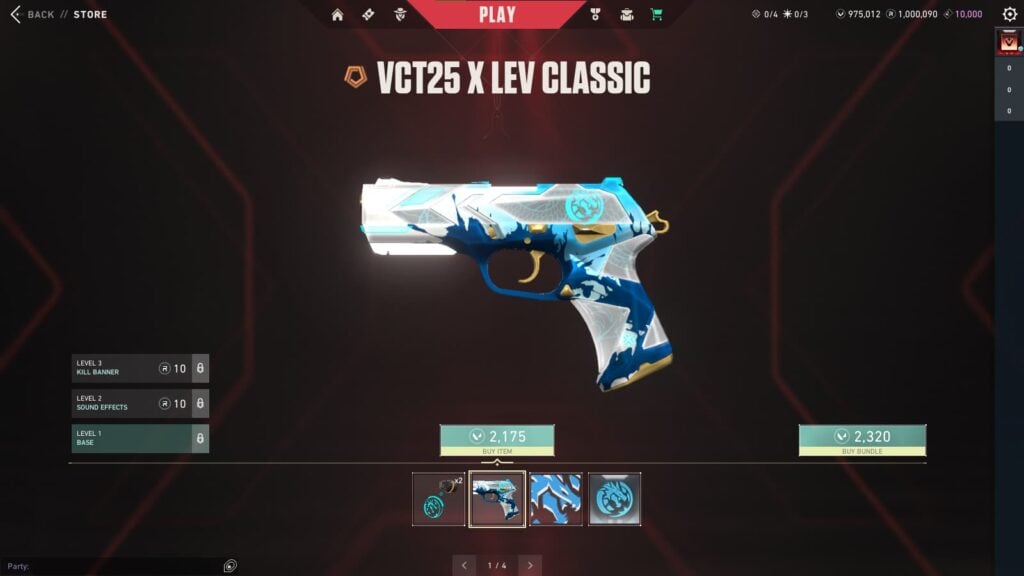Click the party invite icon
1024x576 pixels.
(x=230, y=566)
